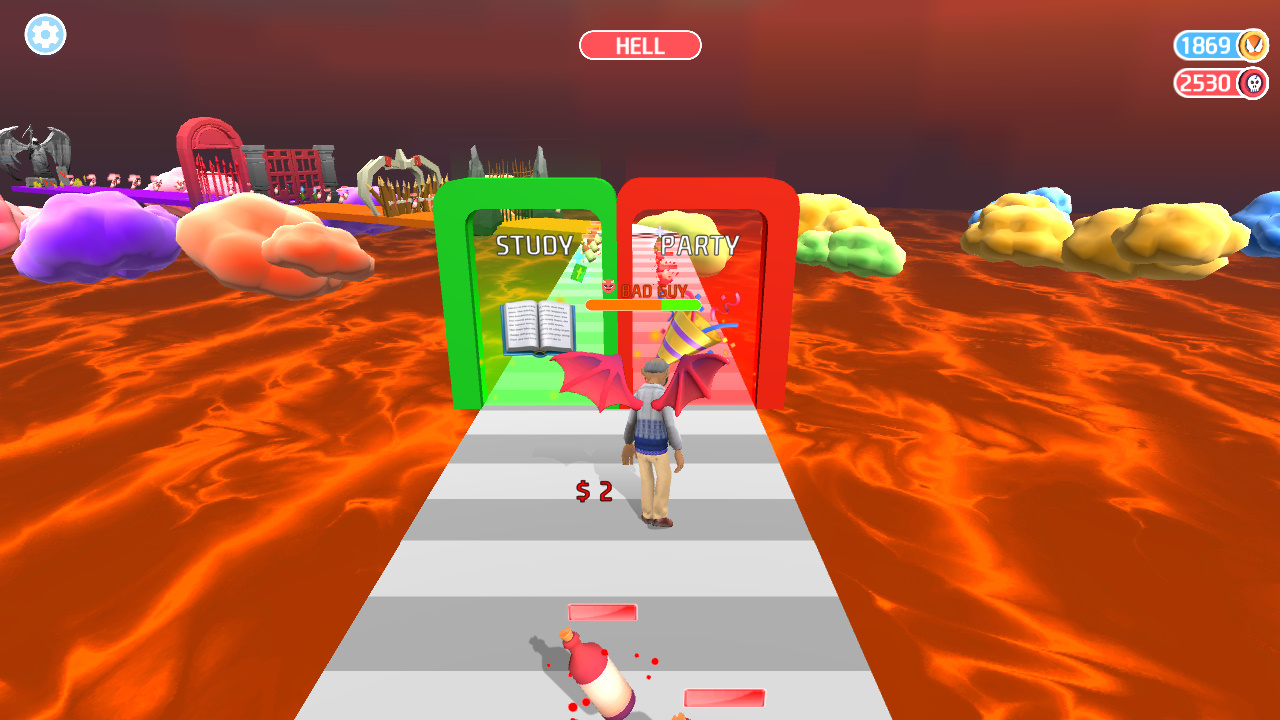Click the red skull counter showing 2530
1280x720 pixels.
pos(1204,84)
